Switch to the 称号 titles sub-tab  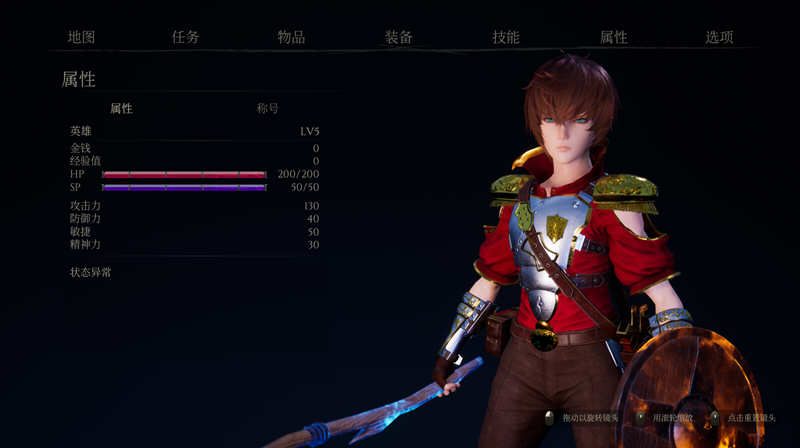pyautogui.click(x=267, y=108)
